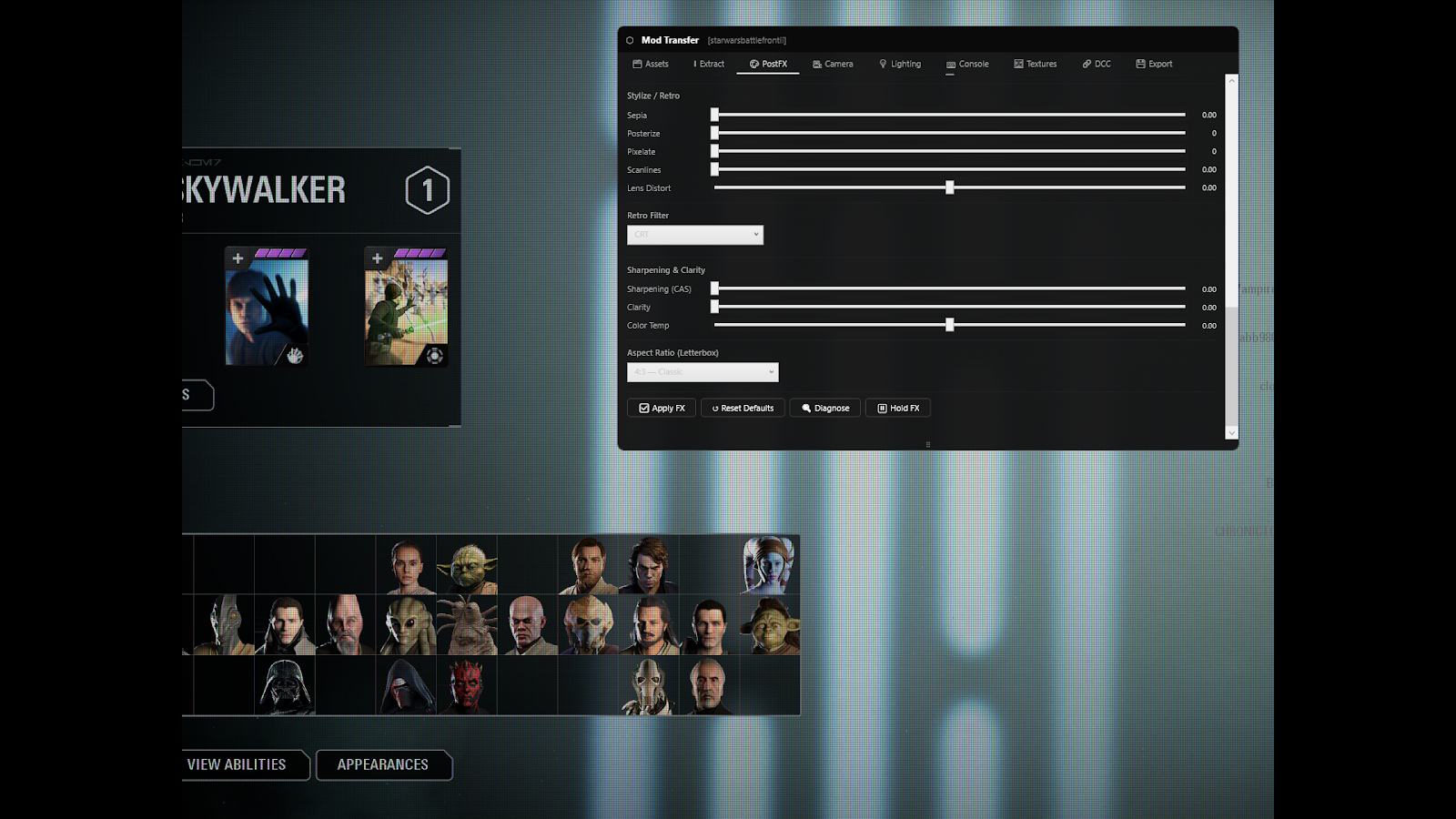Screen dimensions: 1456x819
Task: Toggle the PostFX underline indicator
Action: pos(767,75)
